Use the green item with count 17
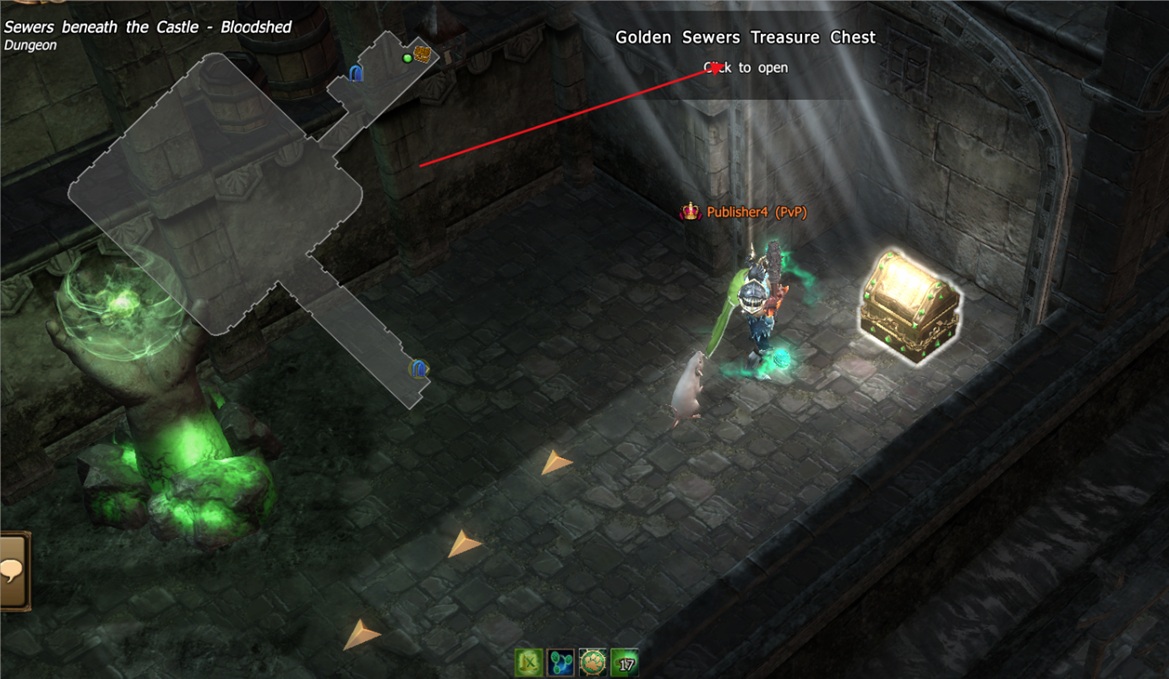This screenshot has height=679, width=1169. [x=625, y=662]
